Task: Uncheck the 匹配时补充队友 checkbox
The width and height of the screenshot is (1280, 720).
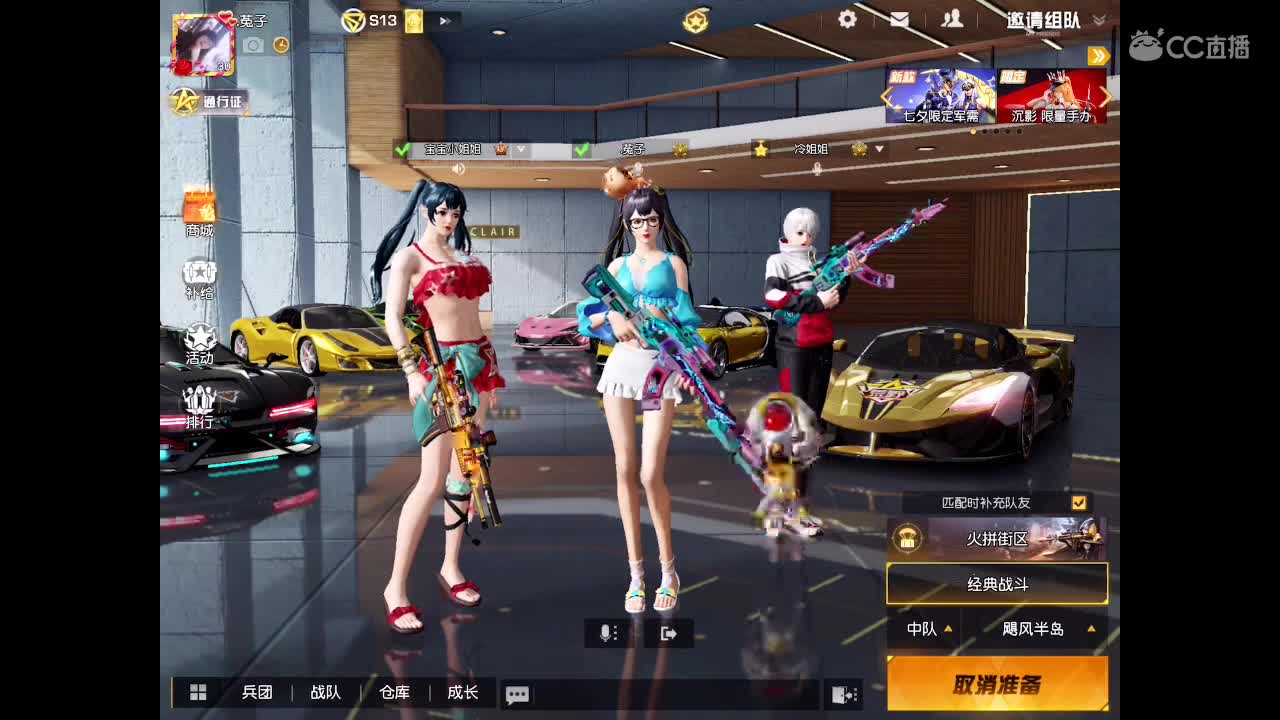Action: point(1077,504)
